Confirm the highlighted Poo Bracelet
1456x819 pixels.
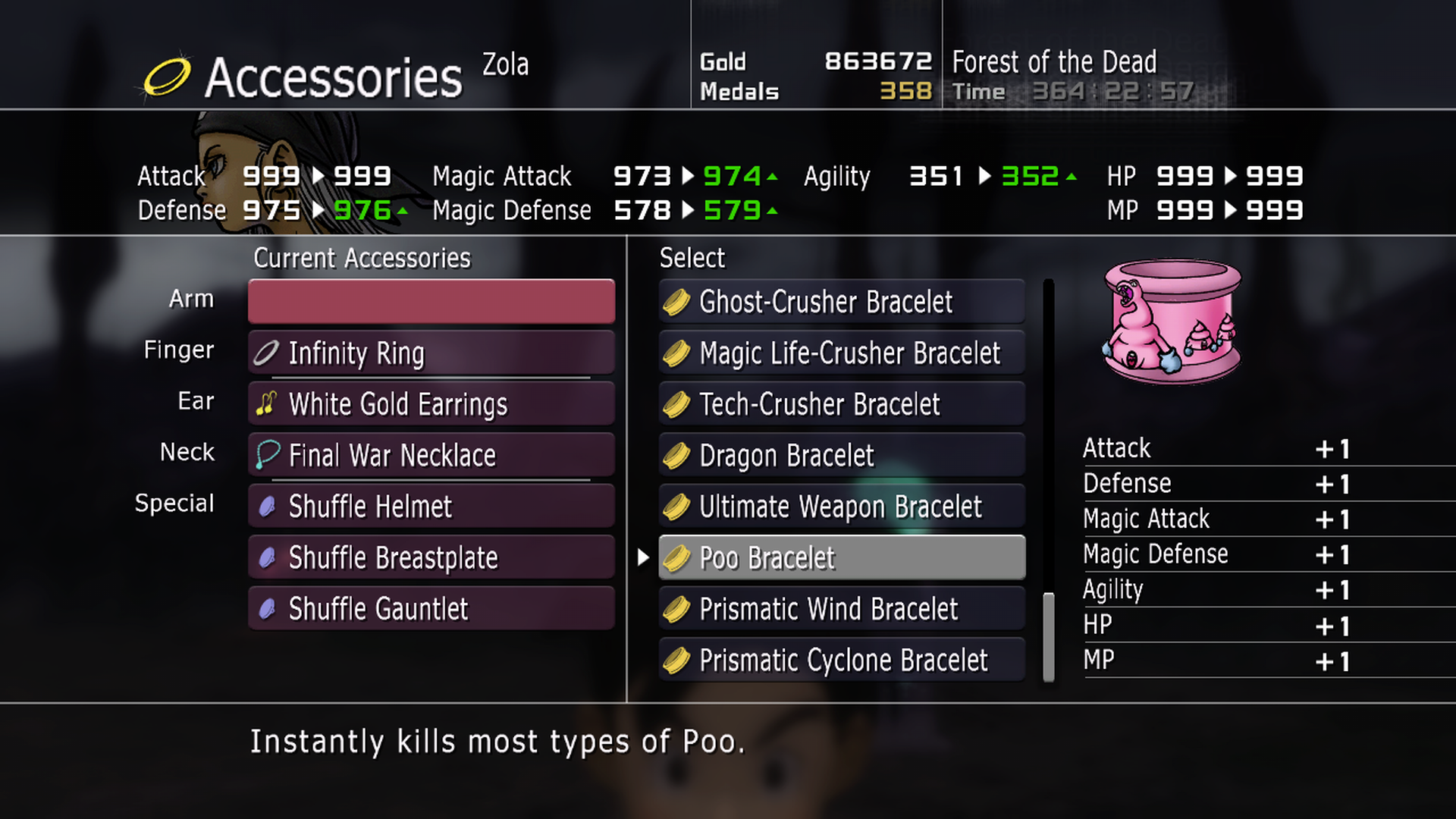842,558
